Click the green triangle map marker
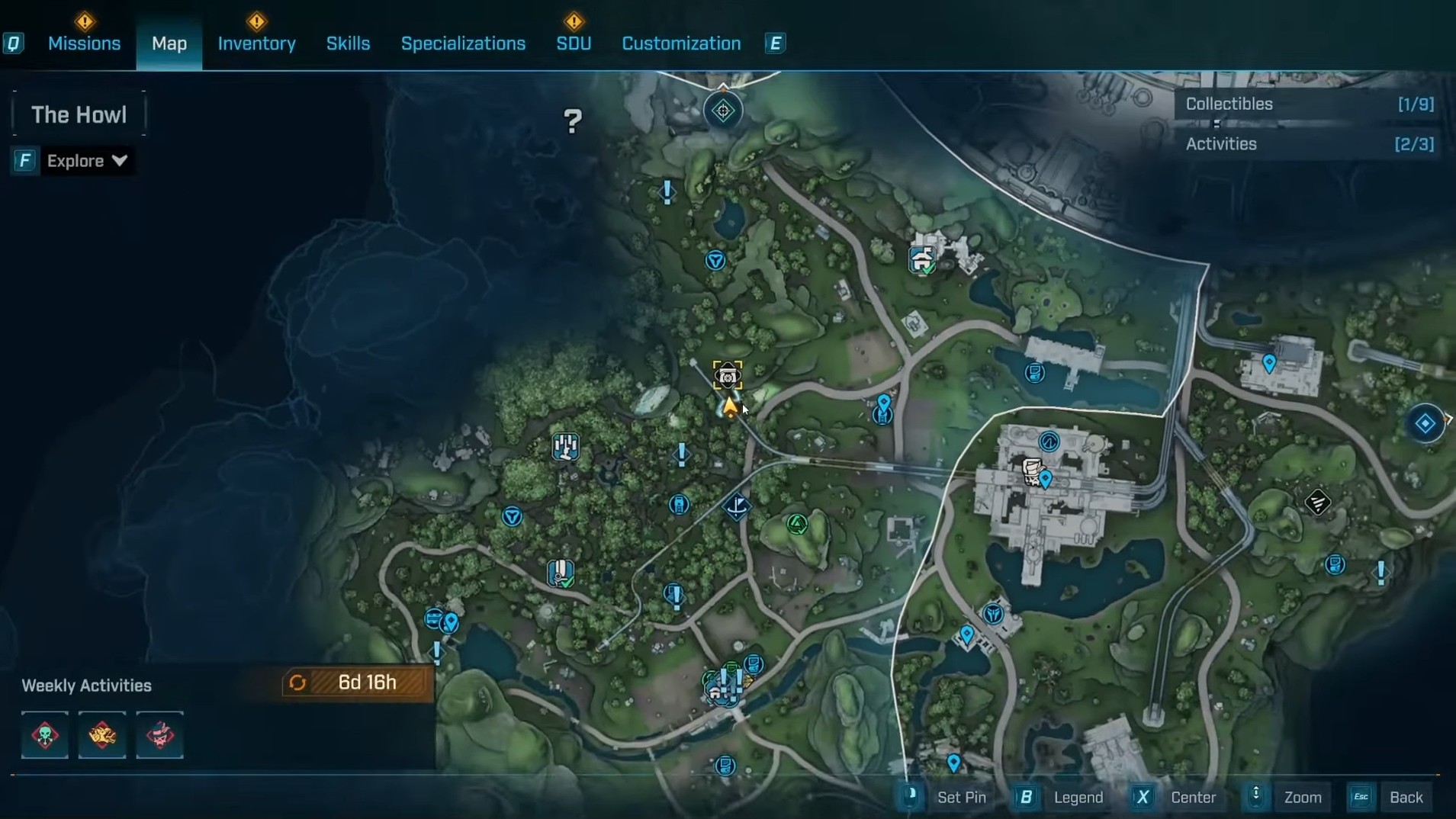Viewport: 1456px width, 819px height. click(x=797, y=524)
